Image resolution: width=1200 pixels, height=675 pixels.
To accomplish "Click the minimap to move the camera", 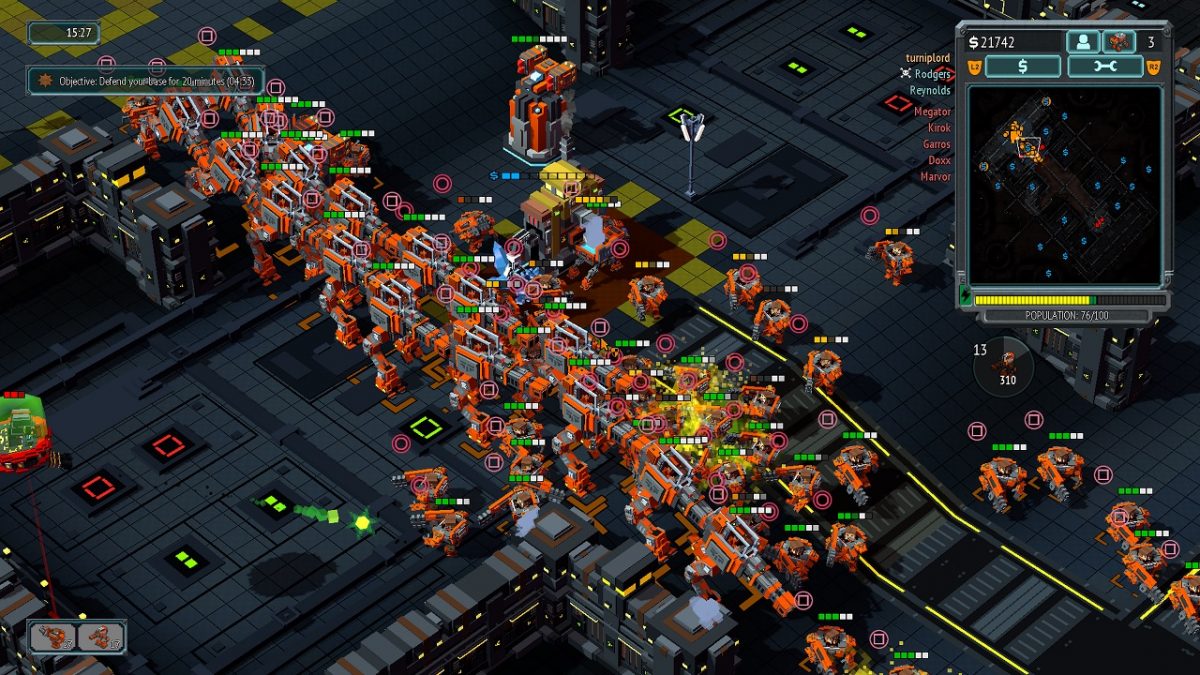I will point(1064,185).
